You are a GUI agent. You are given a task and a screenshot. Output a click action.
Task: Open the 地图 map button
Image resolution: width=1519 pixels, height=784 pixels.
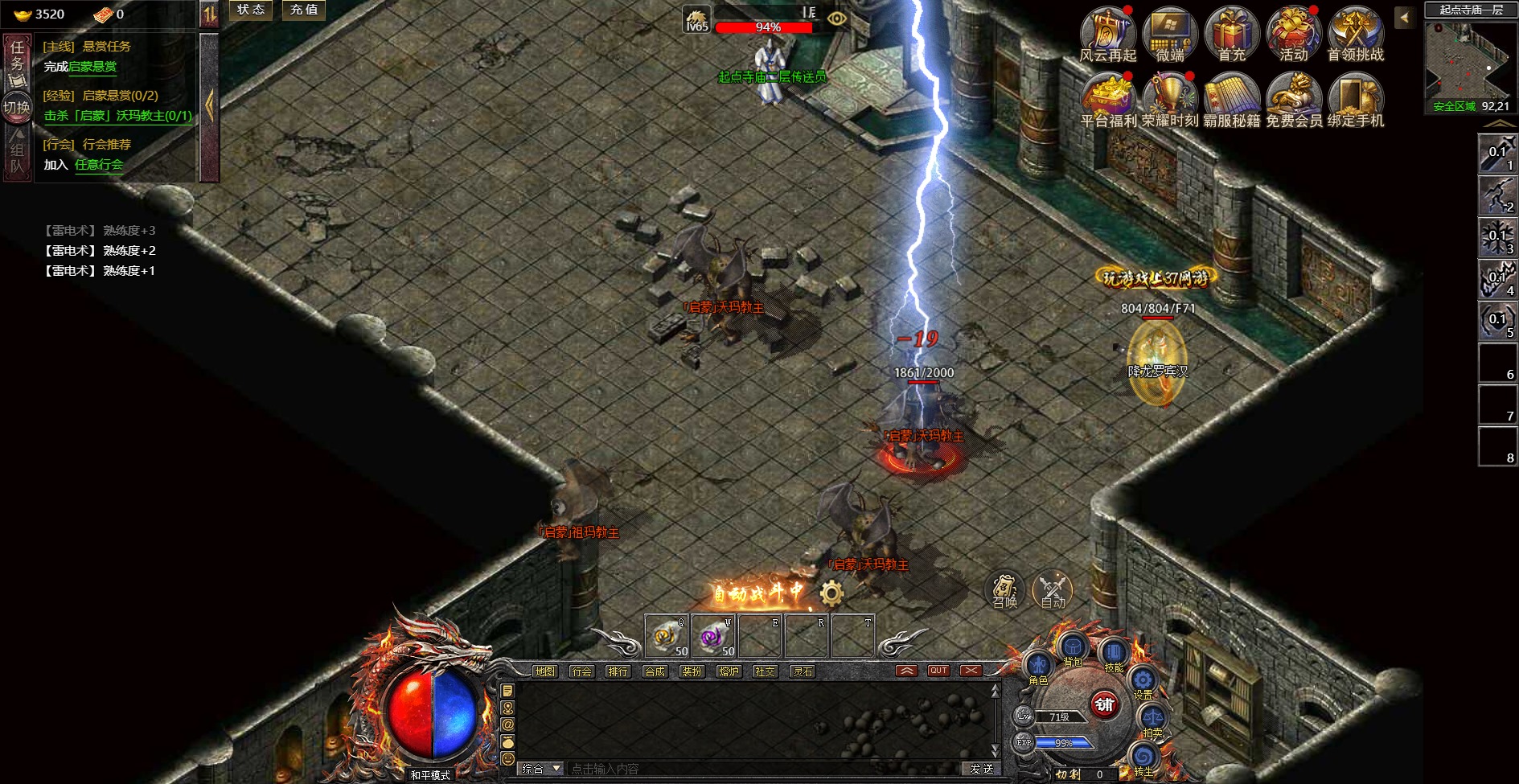544,671
